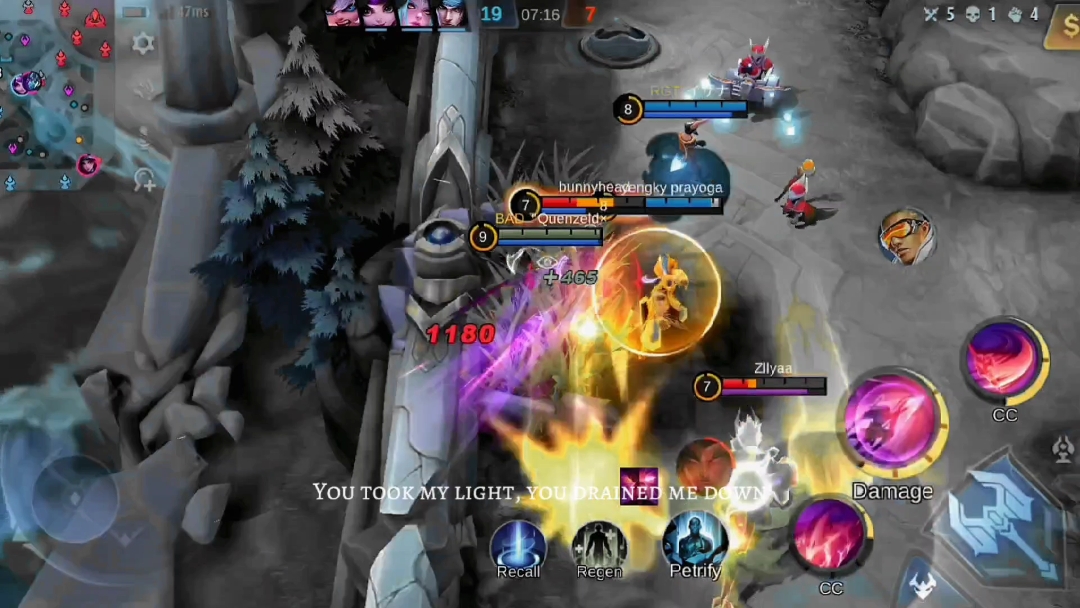Use the Regen ability
Viewport: 1080px width, 608px height.
599,545
